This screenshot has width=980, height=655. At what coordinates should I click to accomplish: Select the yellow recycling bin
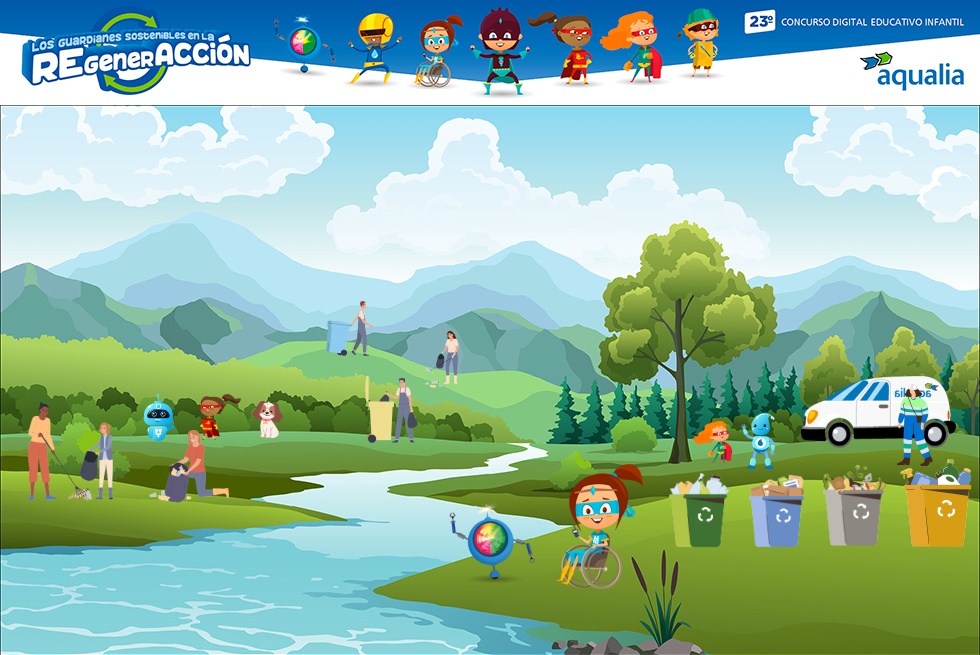937,513
